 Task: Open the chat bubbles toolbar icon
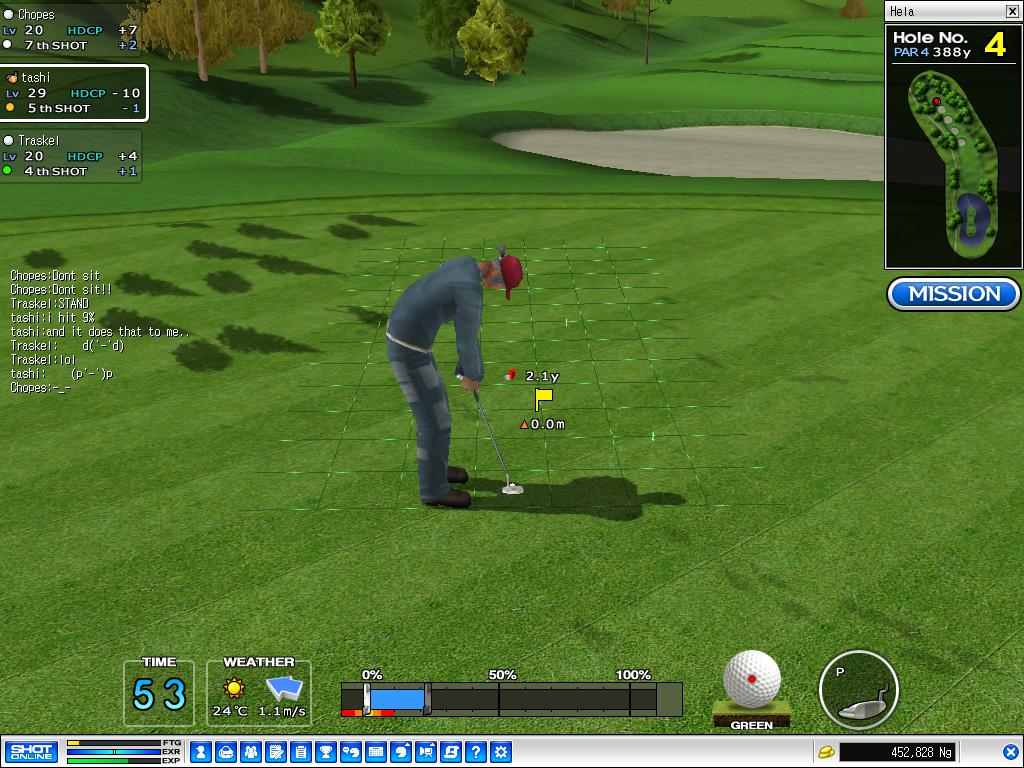(351, 752)
